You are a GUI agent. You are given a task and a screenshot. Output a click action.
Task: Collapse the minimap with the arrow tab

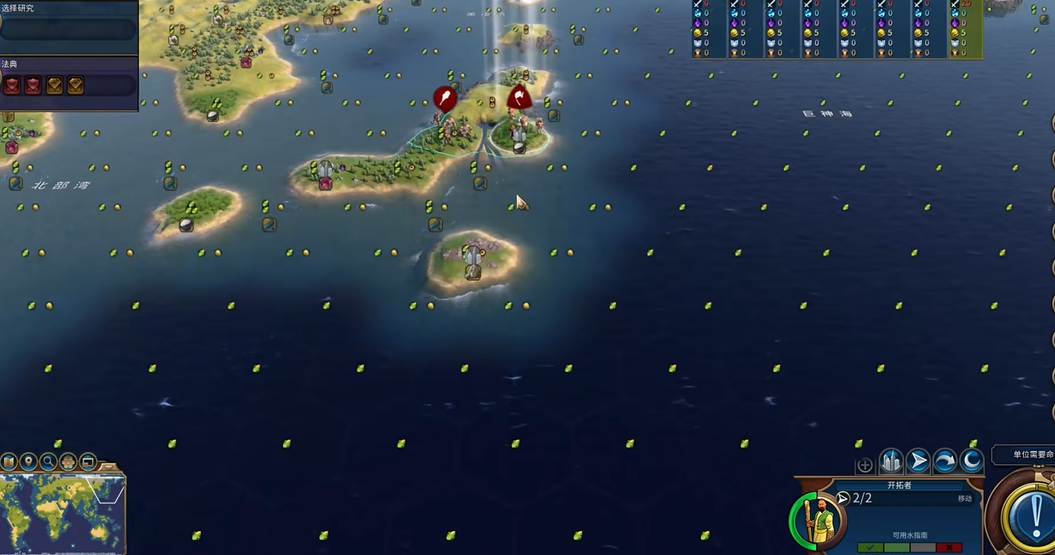pos(112,466)
